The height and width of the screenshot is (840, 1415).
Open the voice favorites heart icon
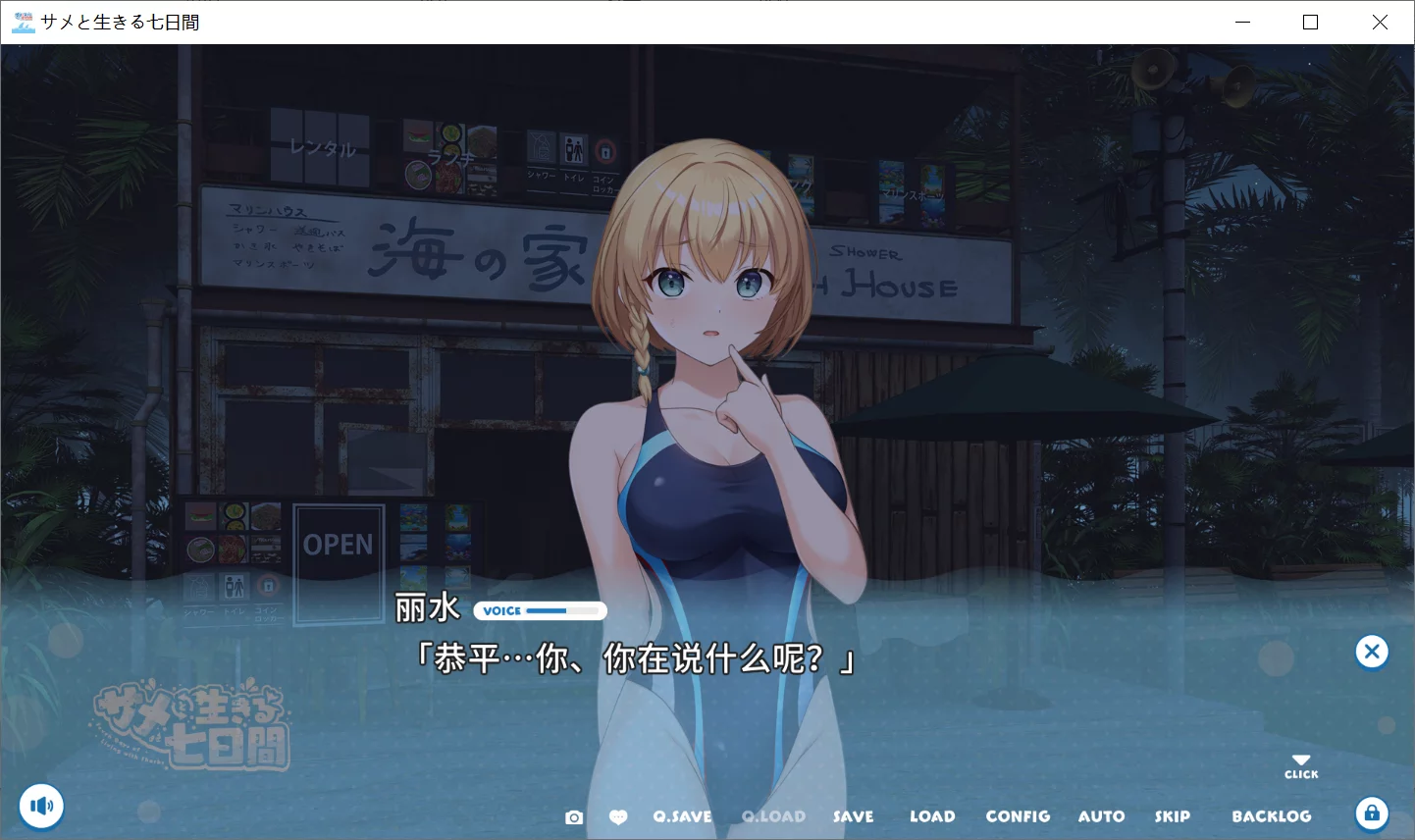(x=619, y=815)
